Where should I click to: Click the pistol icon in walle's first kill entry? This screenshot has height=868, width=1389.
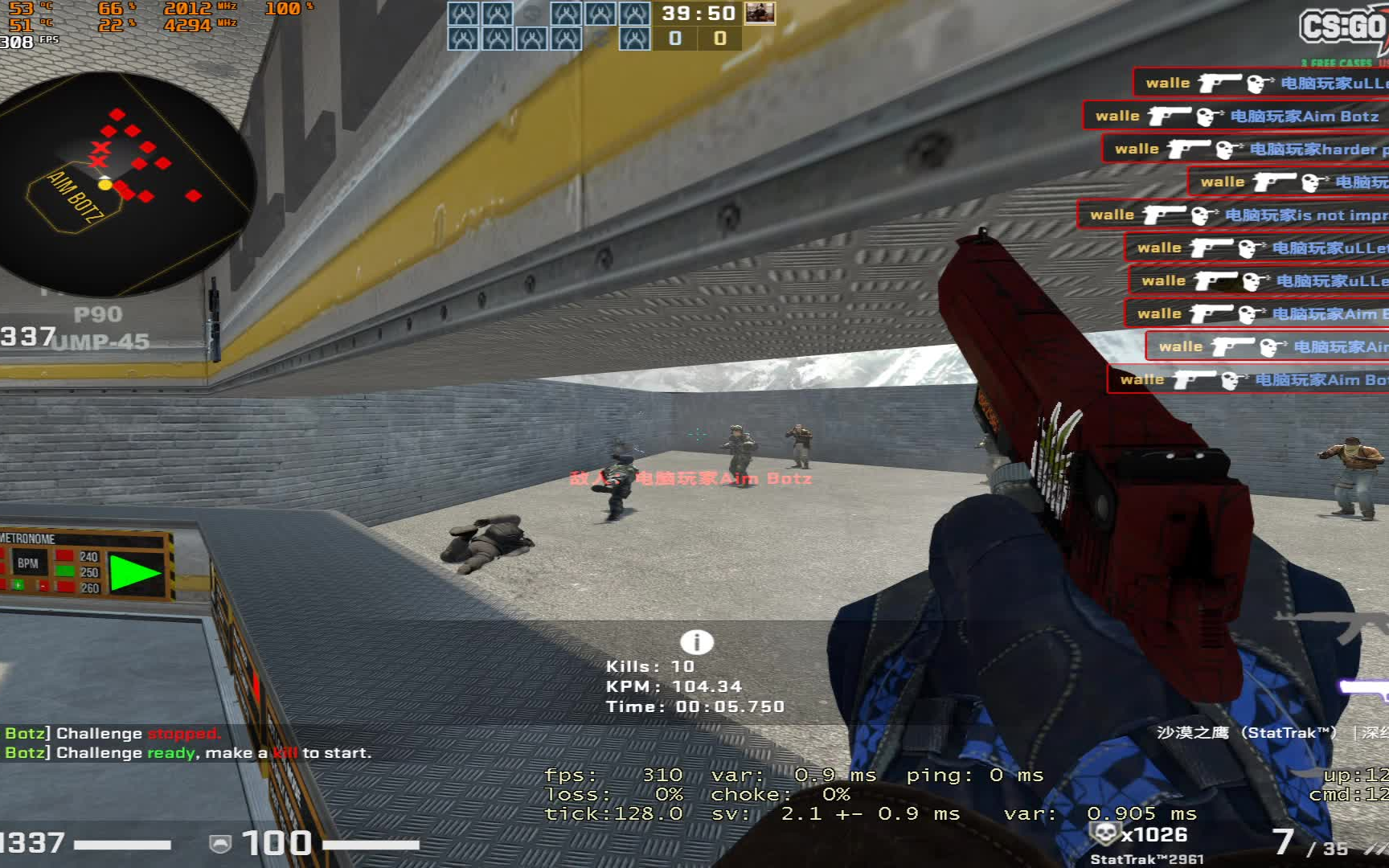(1219, 82)
